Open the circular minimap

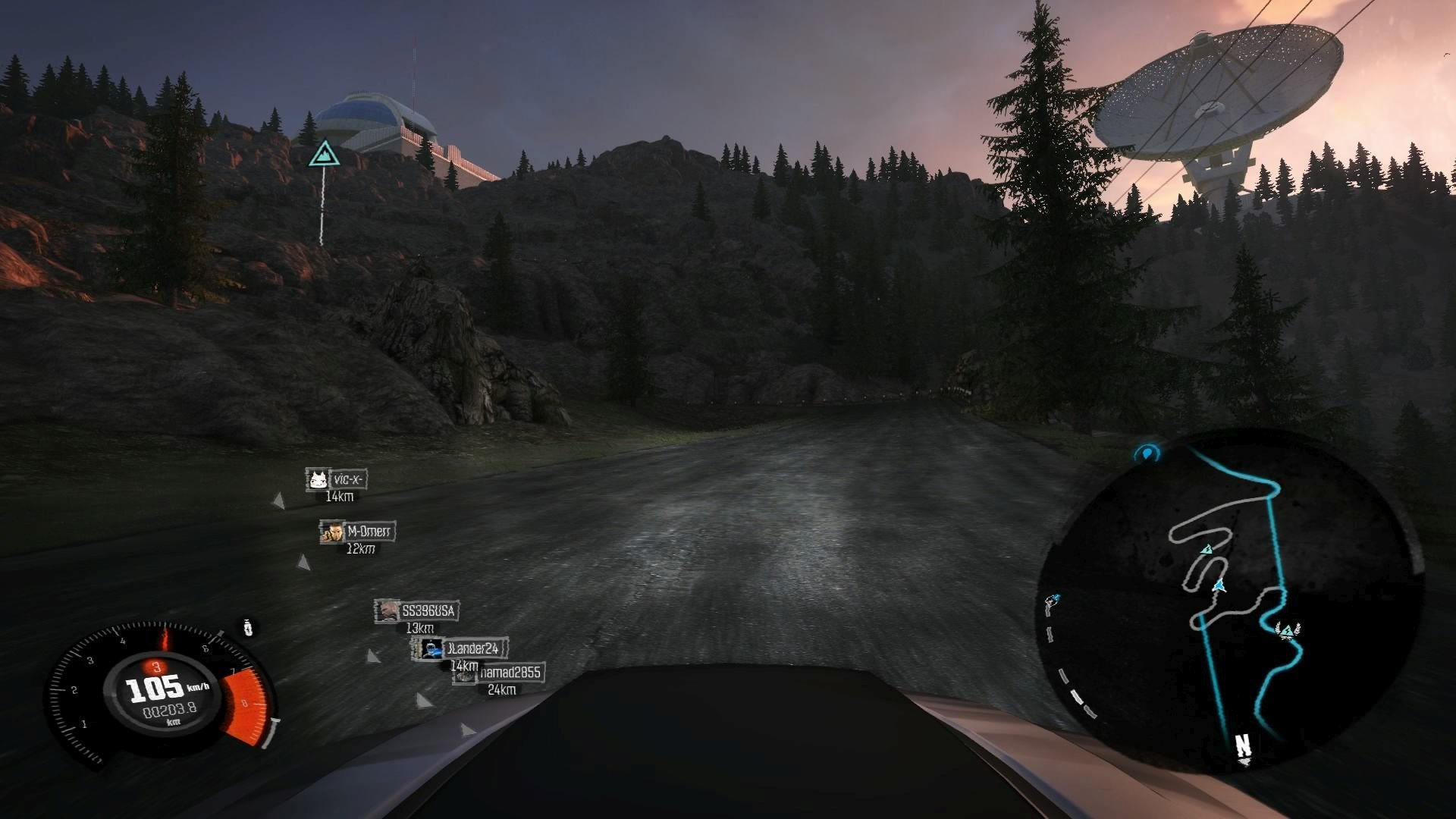[1228, 599]
